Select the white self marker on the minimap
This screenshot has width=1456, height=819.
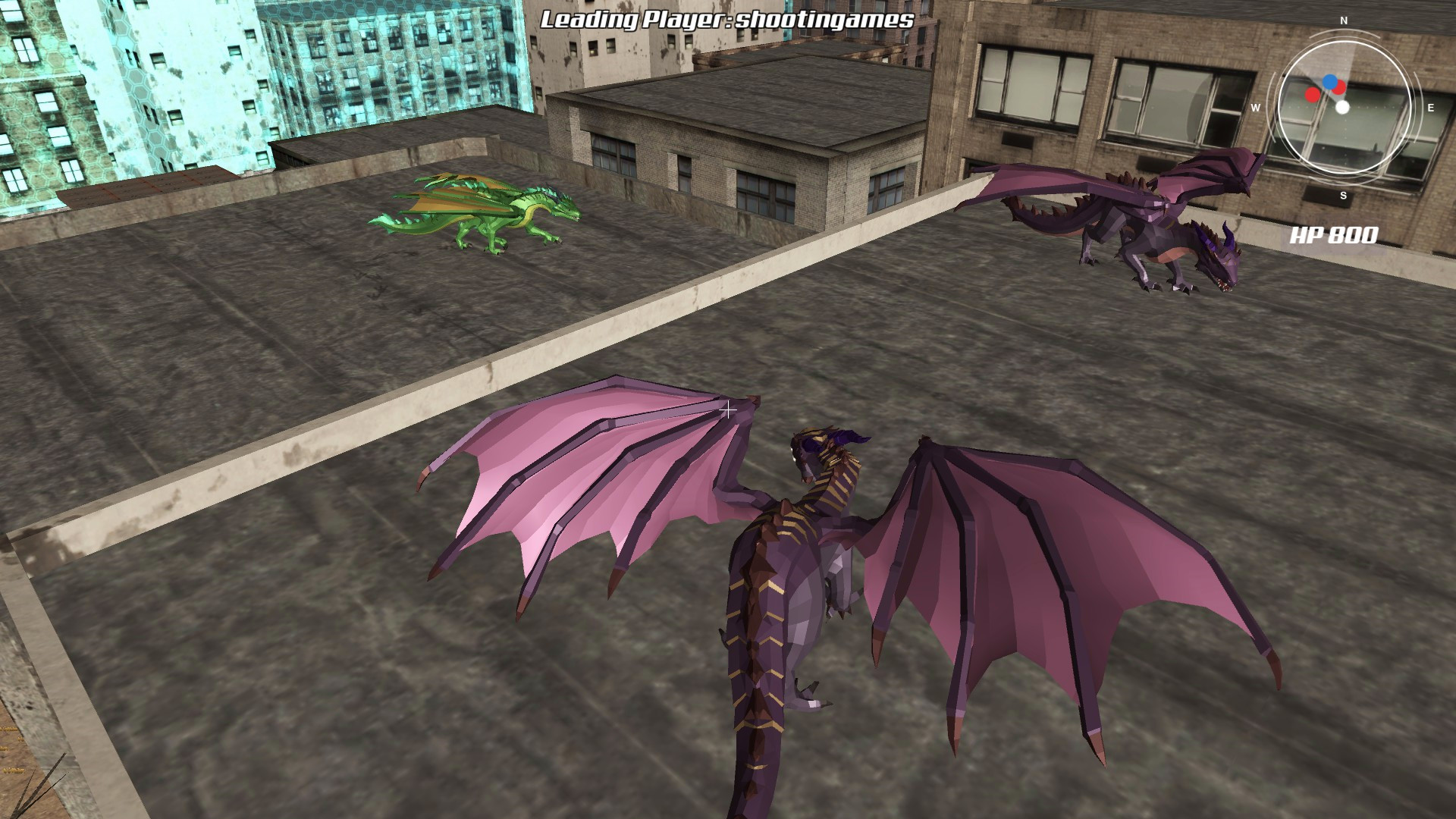(1342, 107)
